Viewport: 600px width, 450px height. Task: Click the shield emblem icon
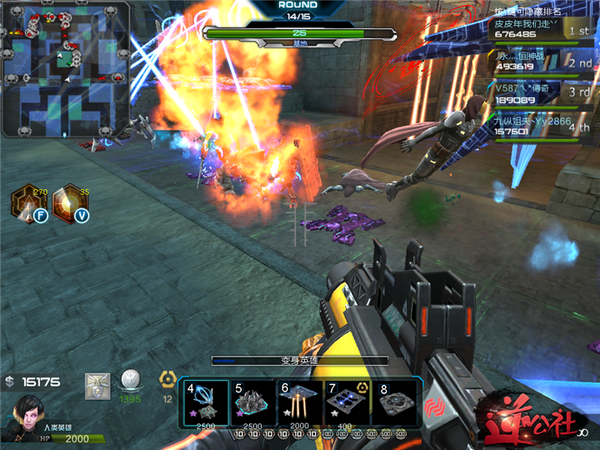point(98,384)
